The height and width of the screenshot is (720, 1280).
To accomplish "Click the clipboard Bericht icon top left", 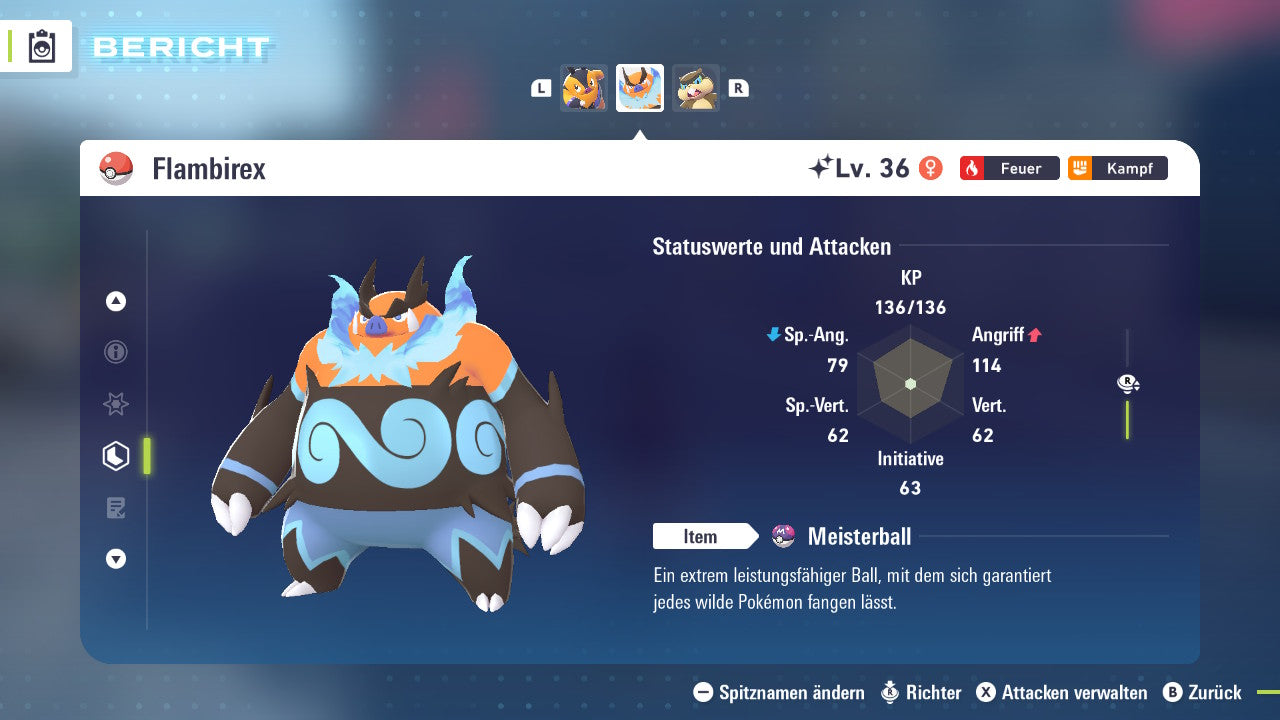I will click(40, 46).
